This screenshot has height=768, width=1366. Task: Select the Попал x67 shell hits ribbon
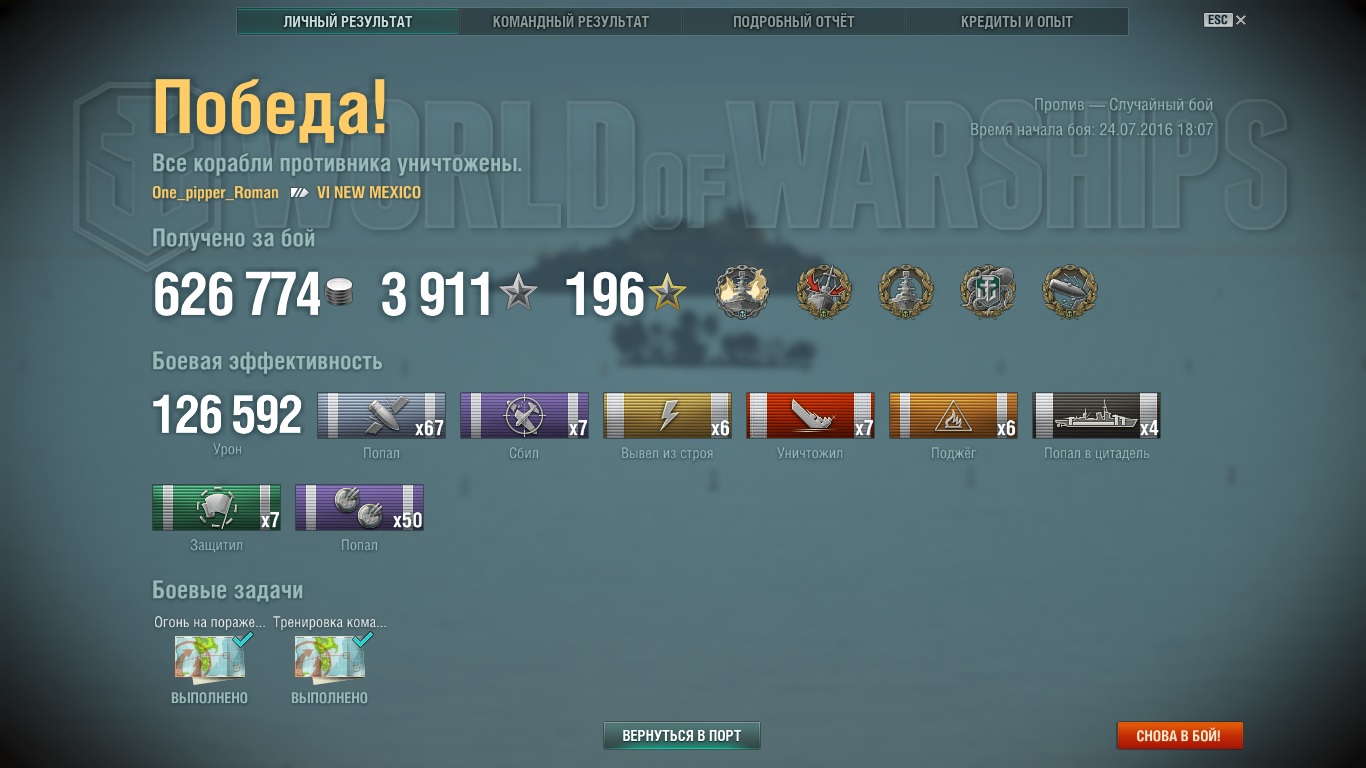click(381, 416)
